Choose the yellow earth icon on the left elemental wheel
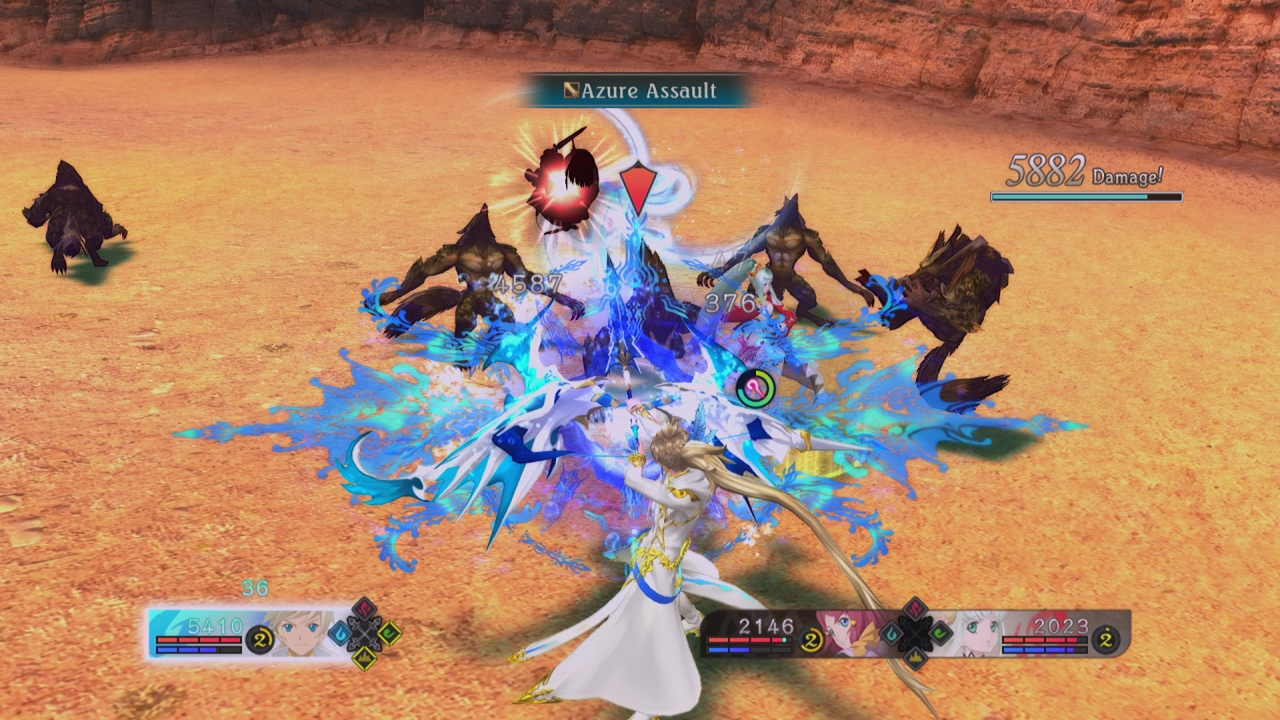The height and width of the screenshot is (720, 1280). 364,657
